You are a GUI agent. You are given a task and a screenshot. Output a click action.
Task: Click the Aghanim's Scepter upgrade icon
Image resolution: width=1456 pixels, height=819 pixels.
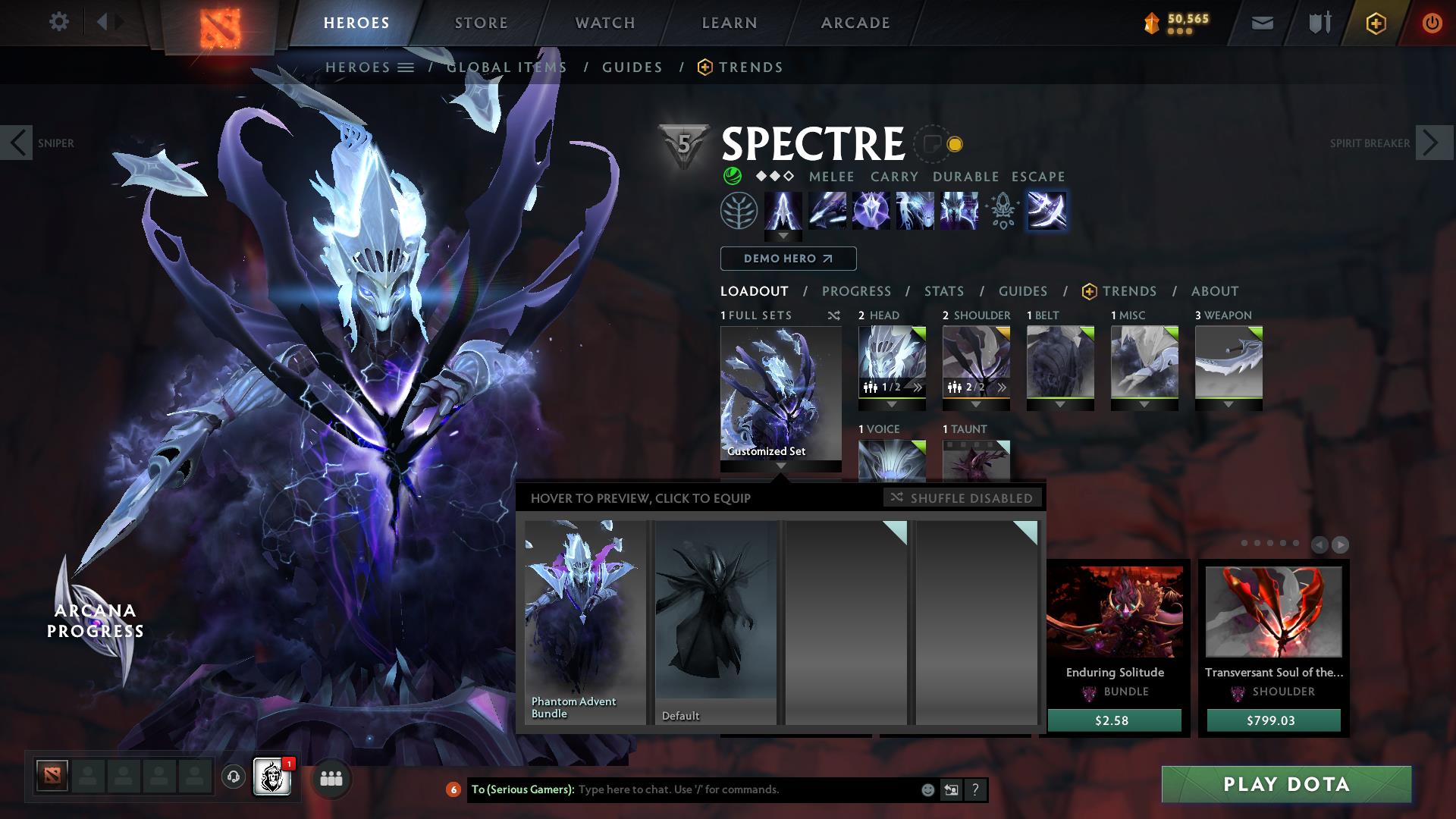pos(1003,211)
